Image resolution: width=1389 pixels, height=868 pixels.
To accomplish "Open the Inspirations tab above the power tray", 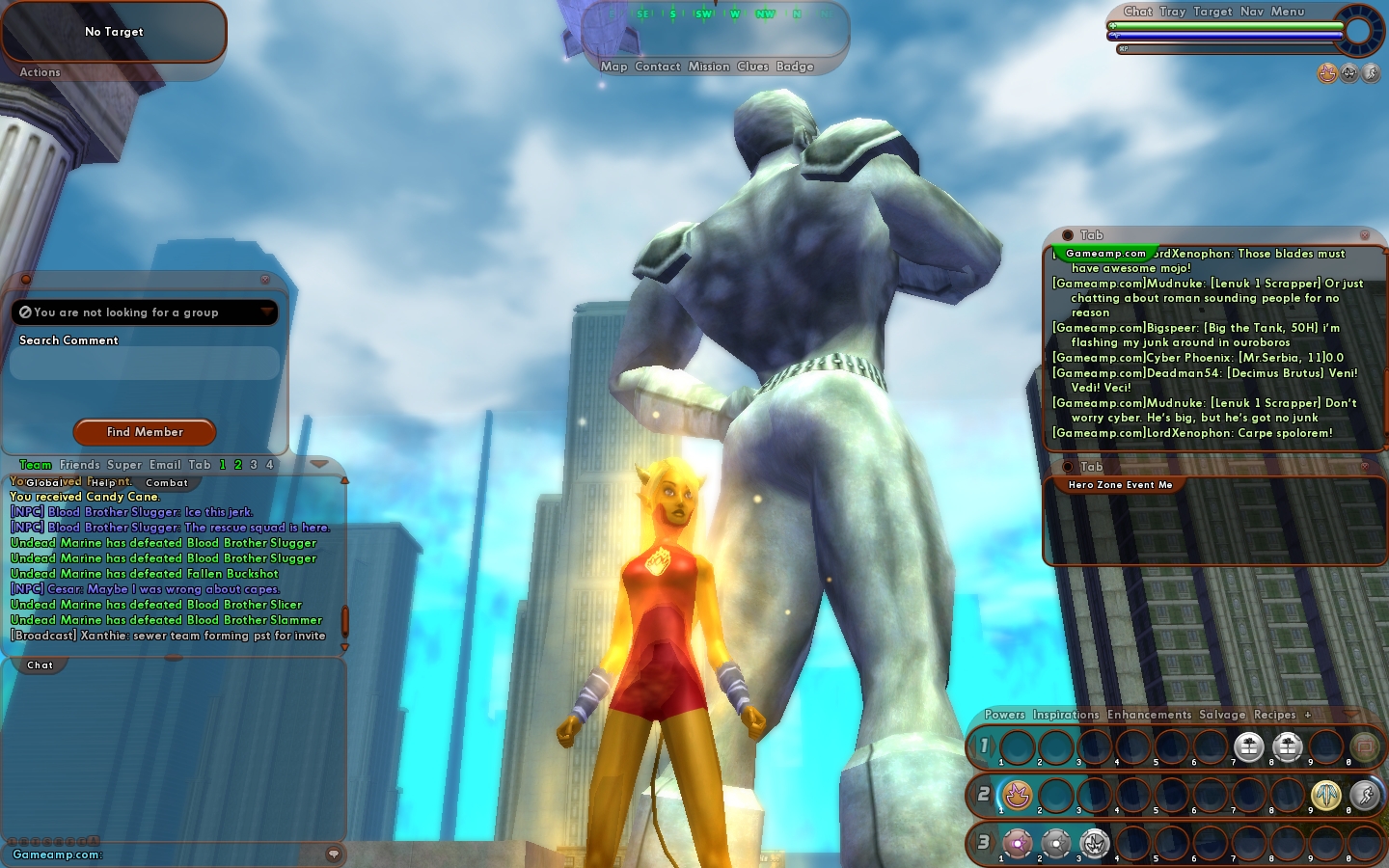I will tap(1066, 715).
